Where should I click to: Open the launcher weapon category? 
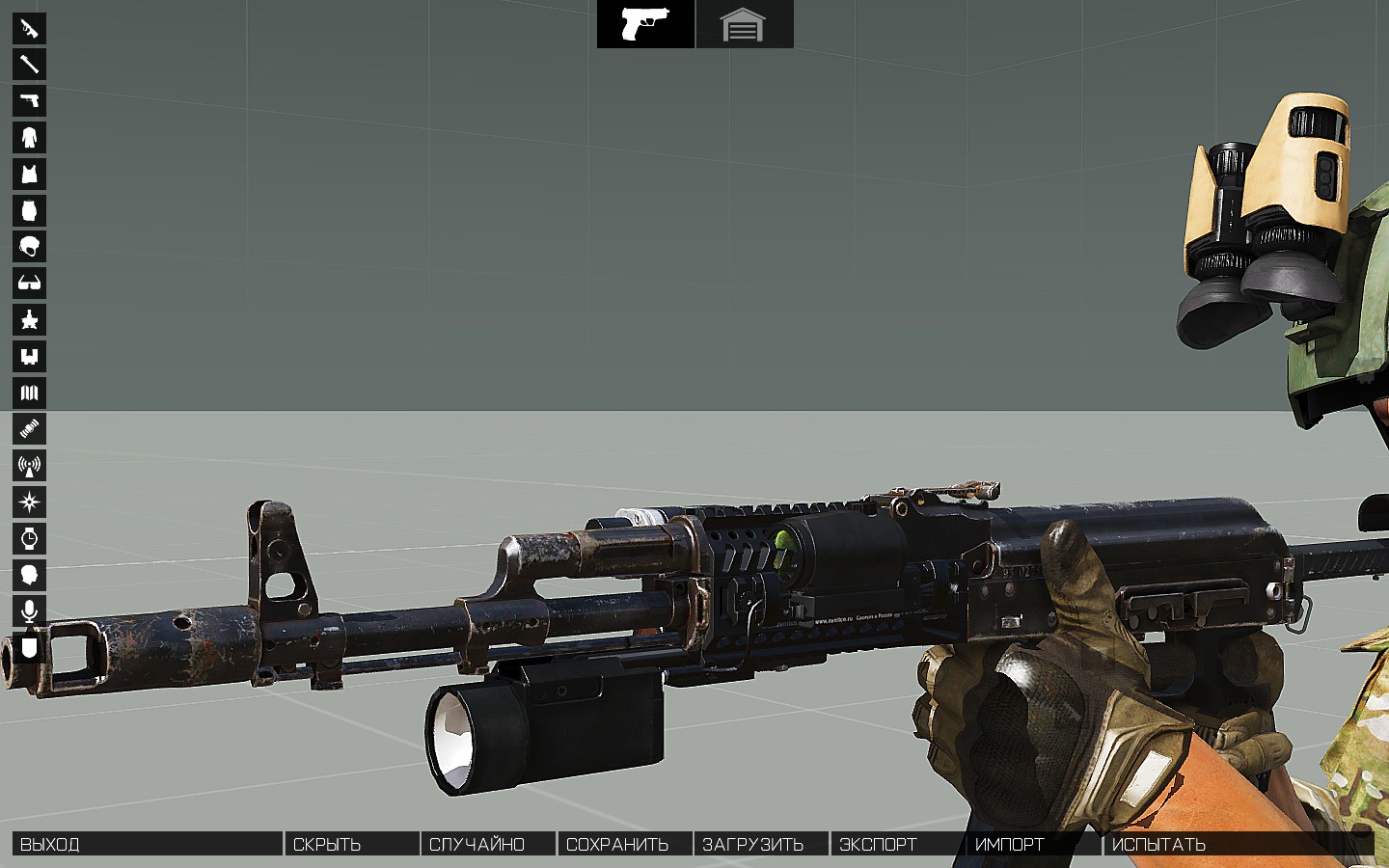[x=29, y=65]
